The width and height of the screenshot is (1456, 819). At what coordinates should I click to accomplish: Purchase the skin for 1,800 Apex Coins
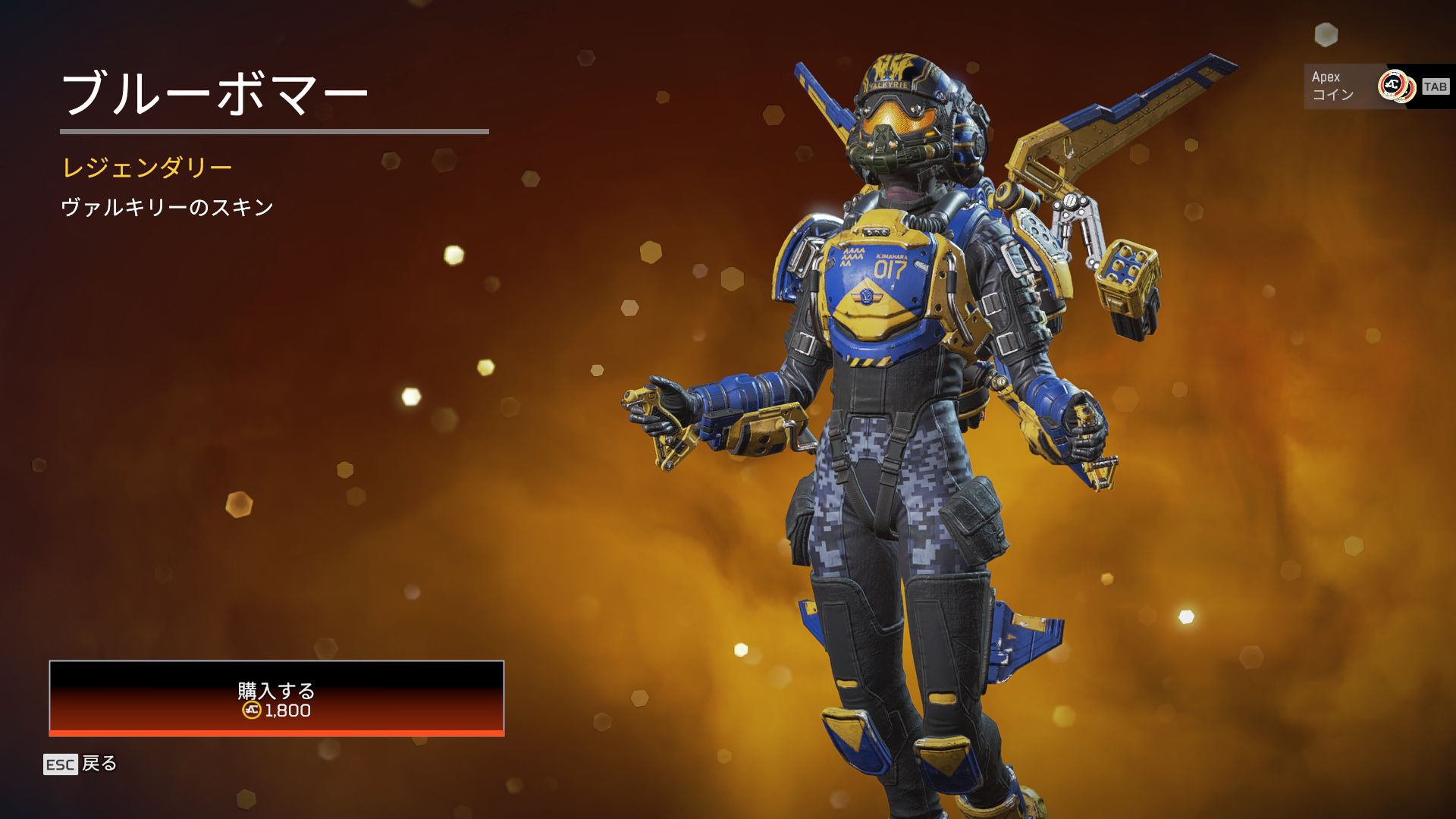point(276,698)
